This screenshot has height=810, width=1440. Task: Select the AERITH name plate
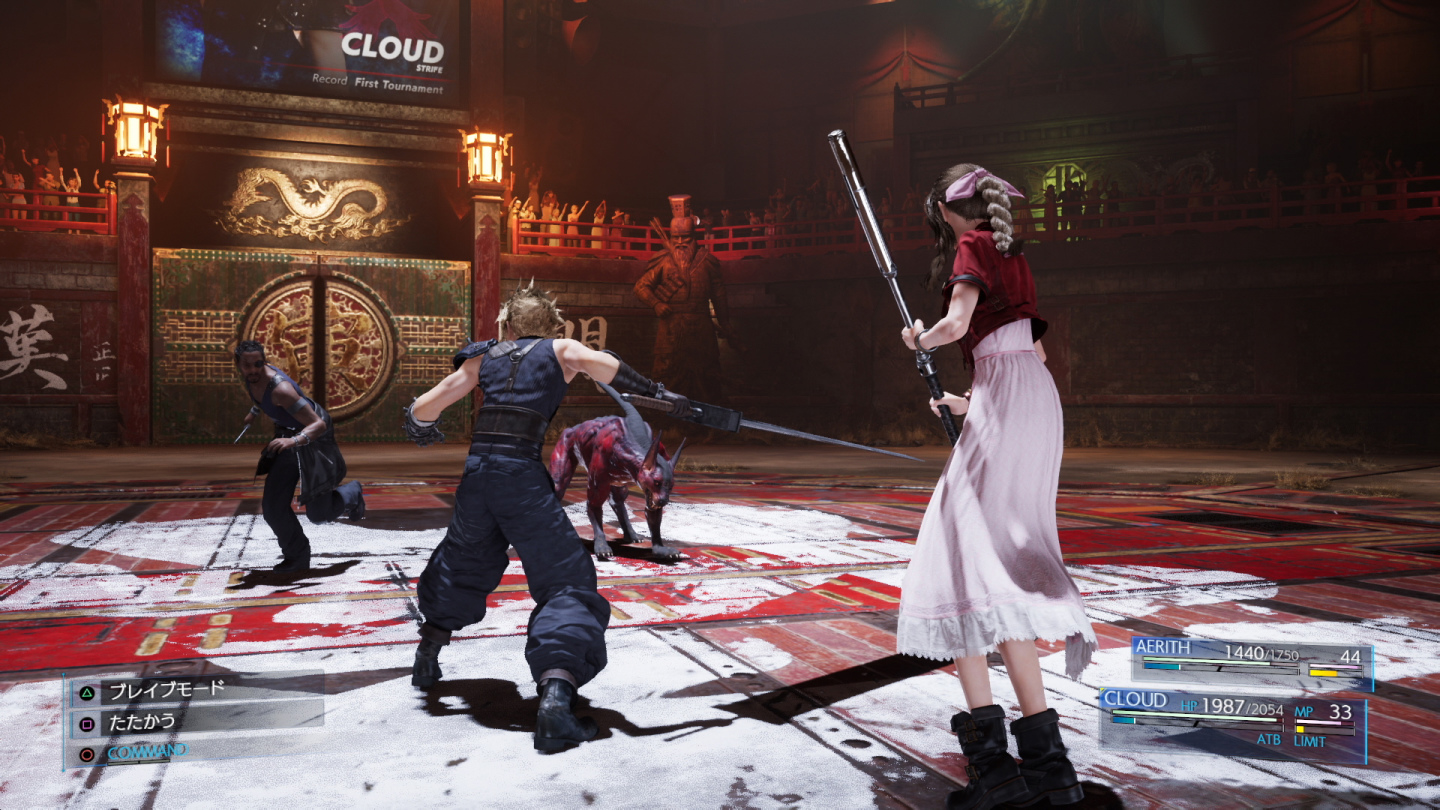(x=1164, y=645)
